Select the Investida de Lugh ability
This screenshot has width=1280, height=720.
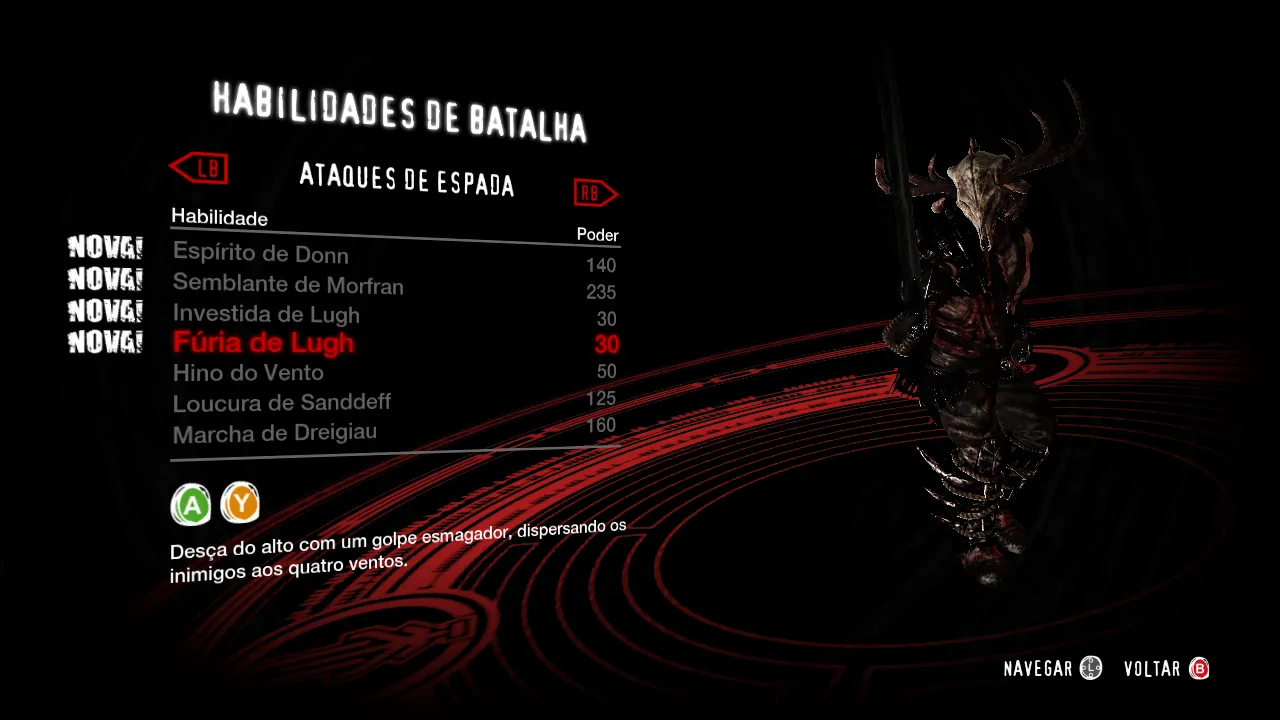(x=266, y=314)
